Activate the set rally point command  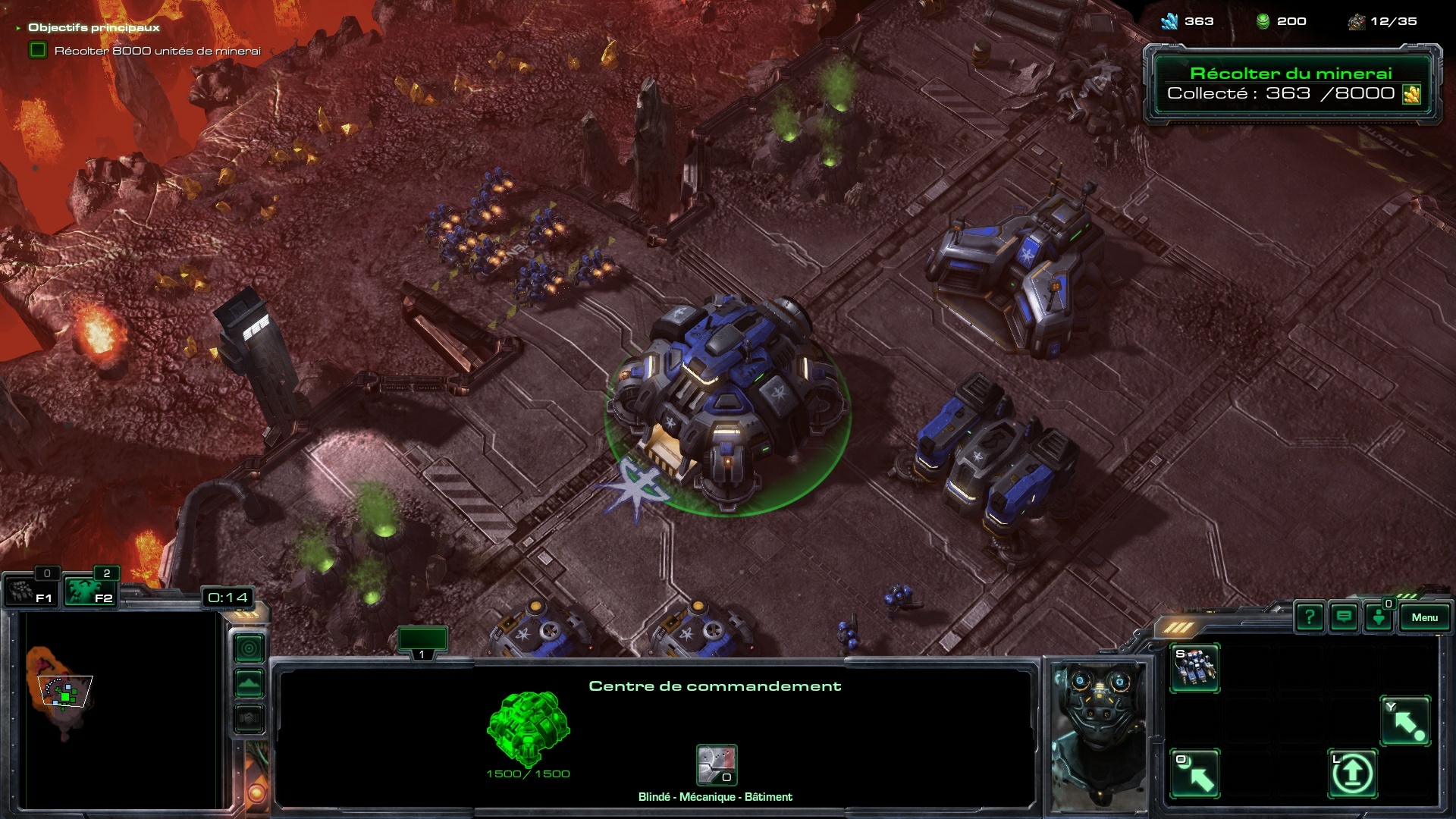click(x=1406, y=721)
